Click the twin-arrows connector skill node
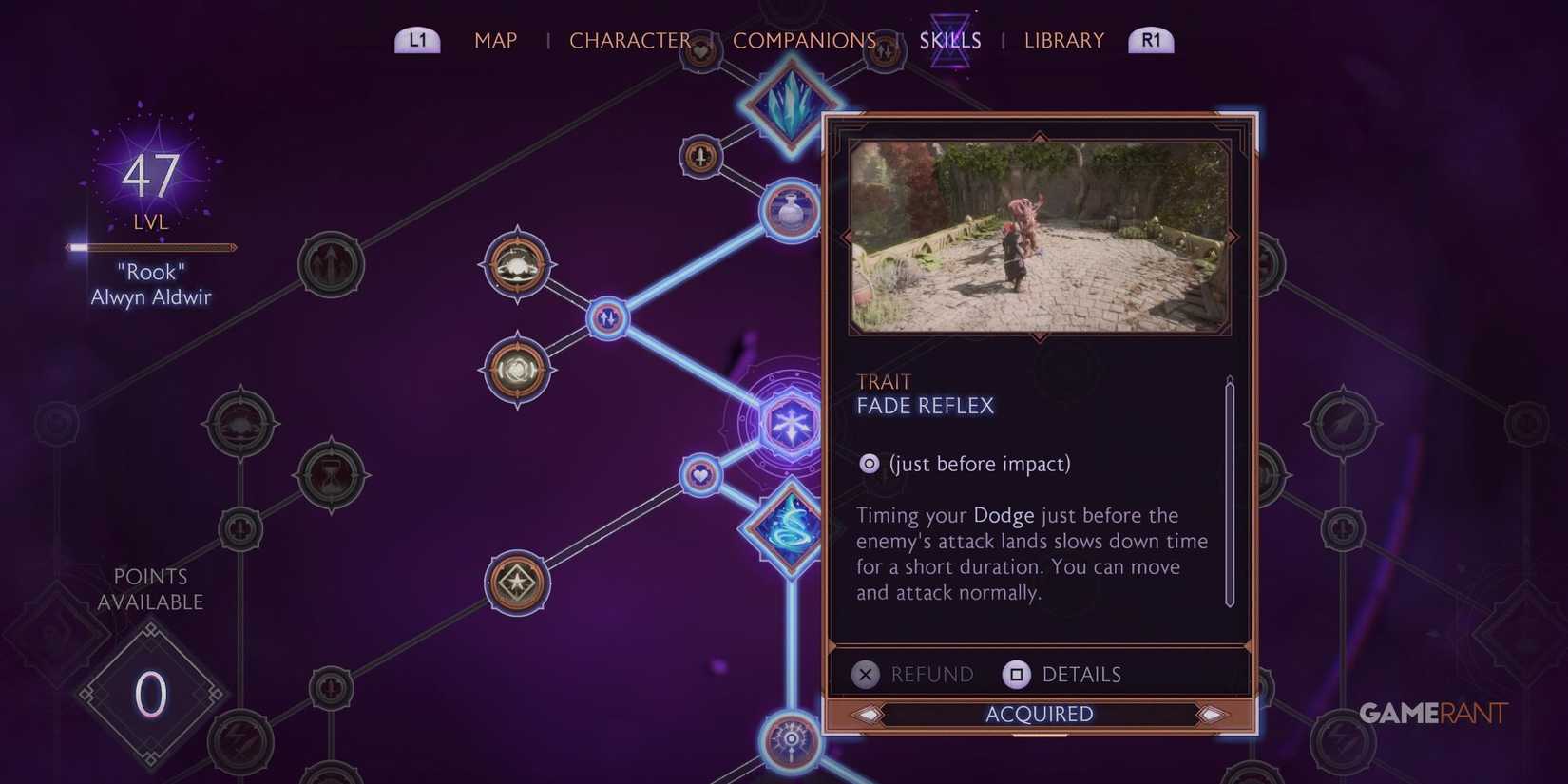 point(606,318)
